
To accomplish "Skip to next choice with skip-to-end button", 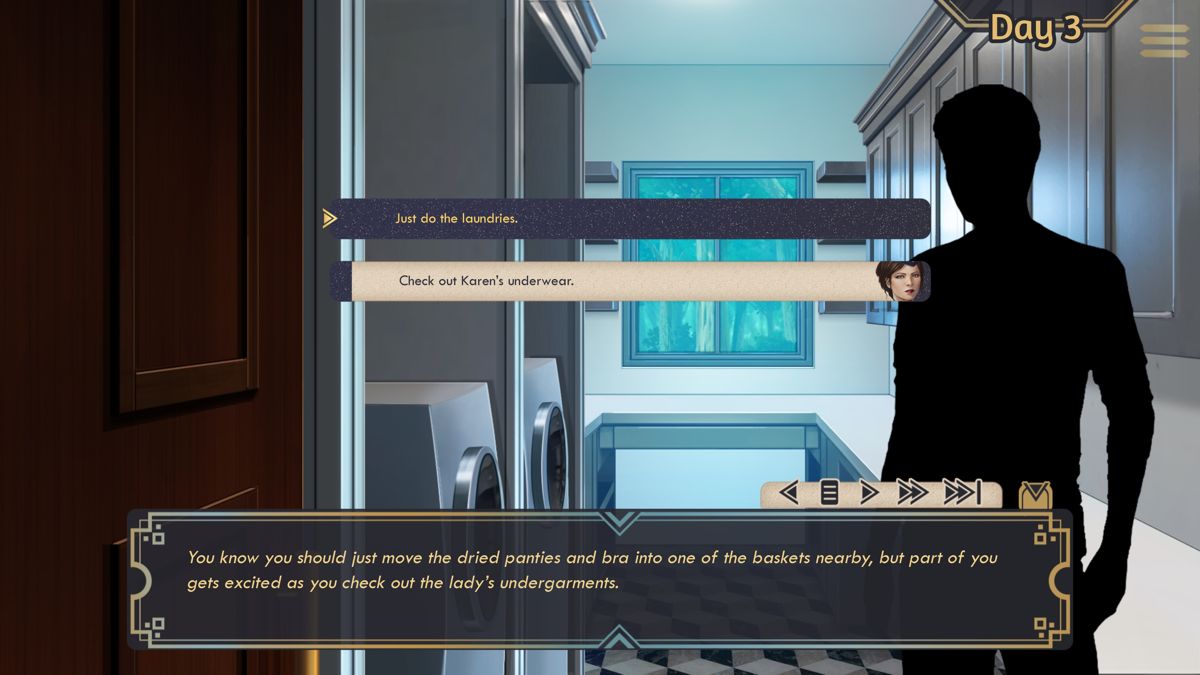I will (962, 493).
